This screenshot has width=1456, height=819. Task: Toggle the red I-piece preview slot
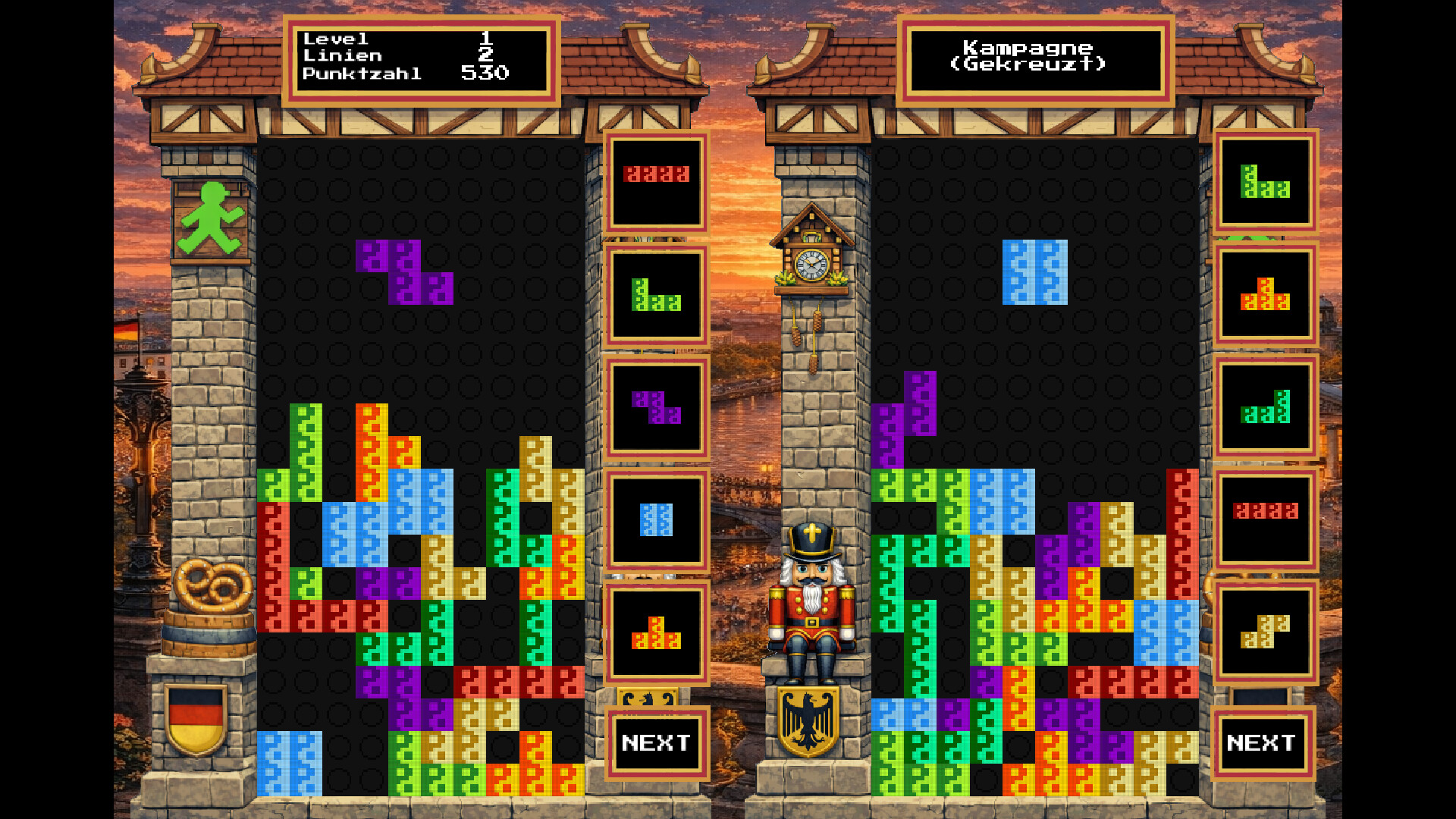(657, 182)
